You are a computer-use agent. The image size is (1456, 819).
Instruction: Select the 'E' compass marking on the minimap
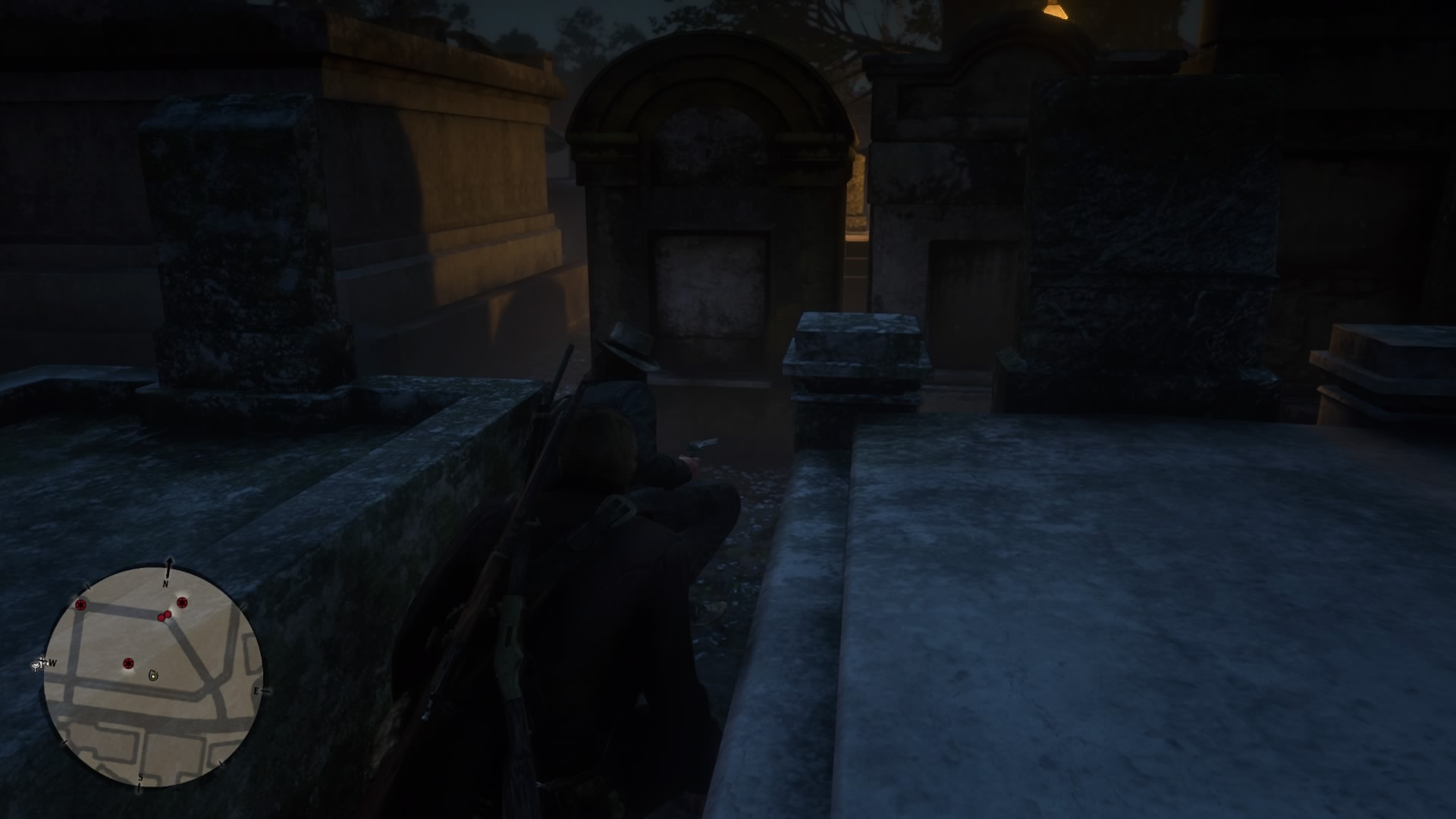click(256, 690)
